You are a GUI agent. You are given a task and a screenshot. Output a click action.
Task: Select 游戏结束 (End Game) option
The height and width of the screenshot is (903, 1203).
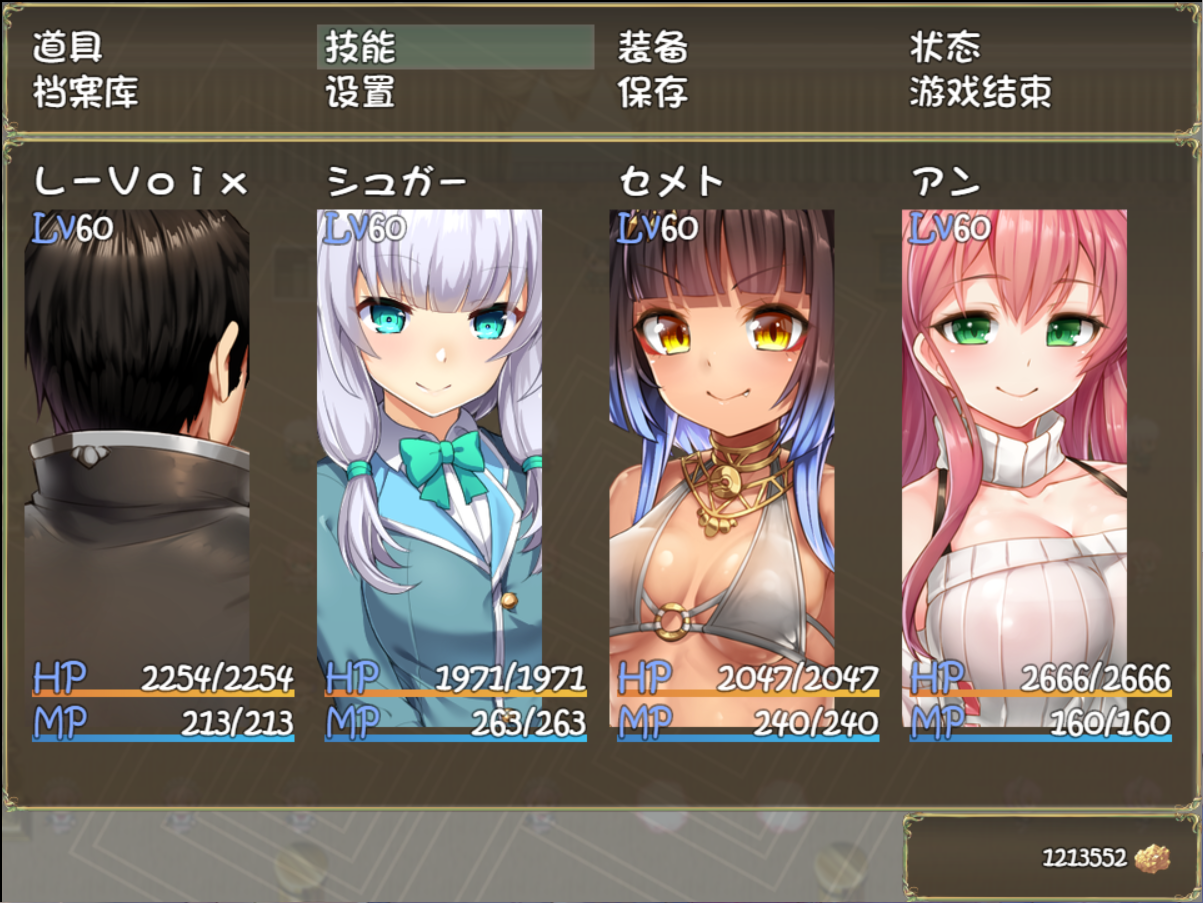[x=981, y=92]
